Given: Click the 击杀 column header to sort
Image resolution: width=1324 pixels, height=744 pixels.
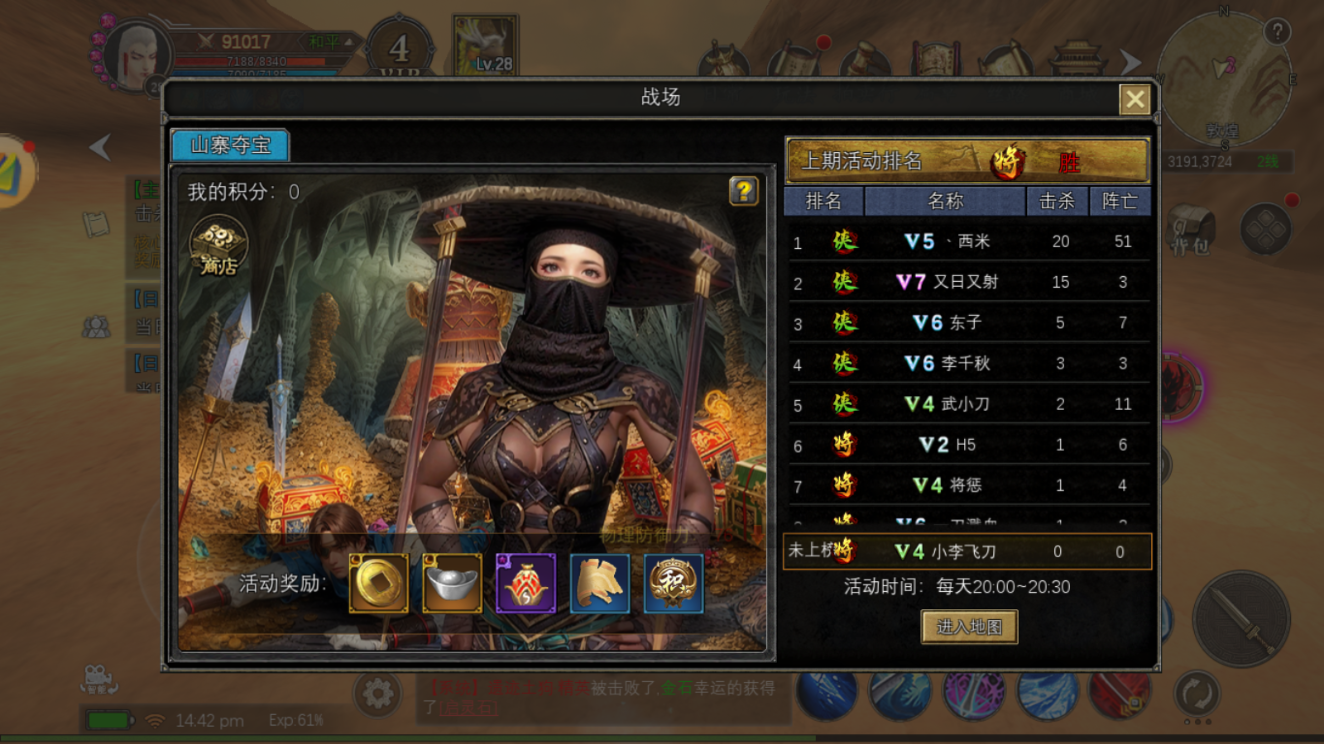Looking at the screenshot, I should tap(1058, 201).
